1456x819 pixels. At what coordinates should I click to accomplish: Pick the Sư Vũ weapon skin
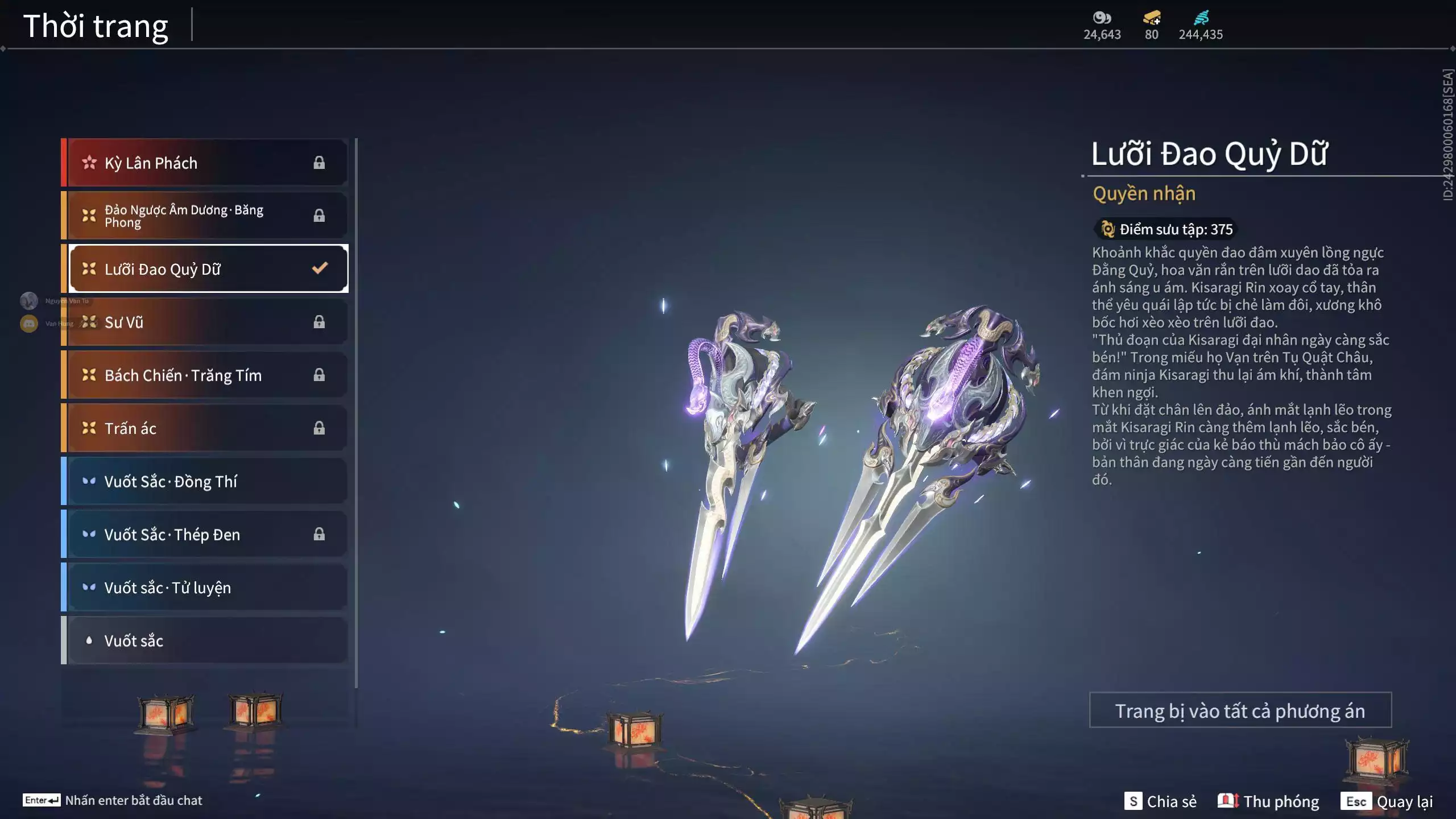click(x=205, y=322)
